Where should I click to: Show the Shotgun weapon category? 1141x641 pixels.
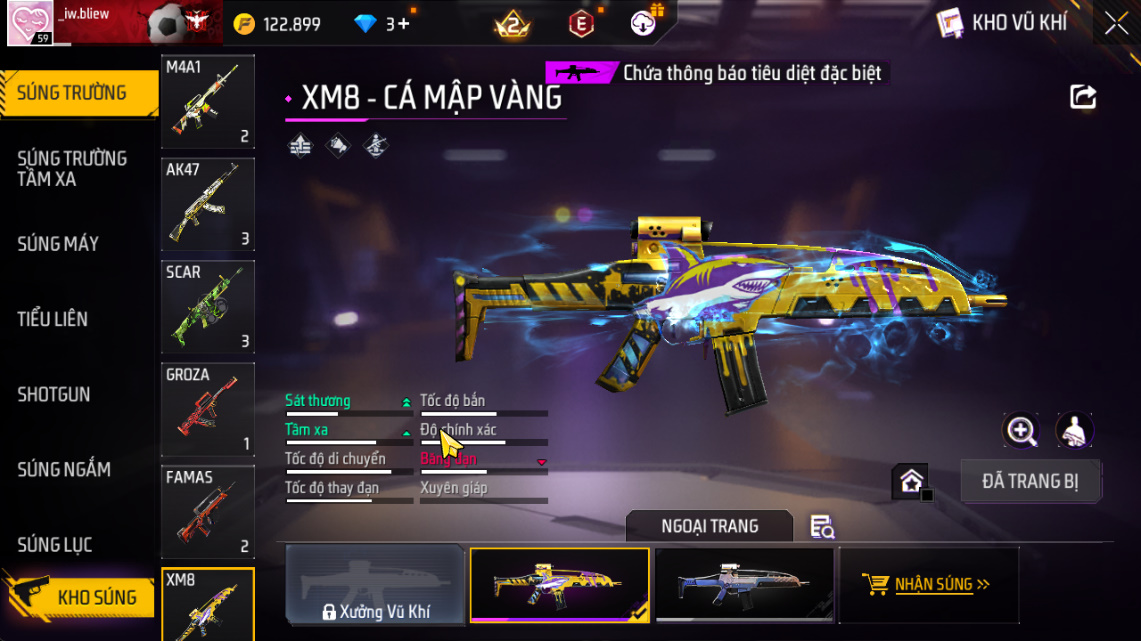(x=54, y=394)
